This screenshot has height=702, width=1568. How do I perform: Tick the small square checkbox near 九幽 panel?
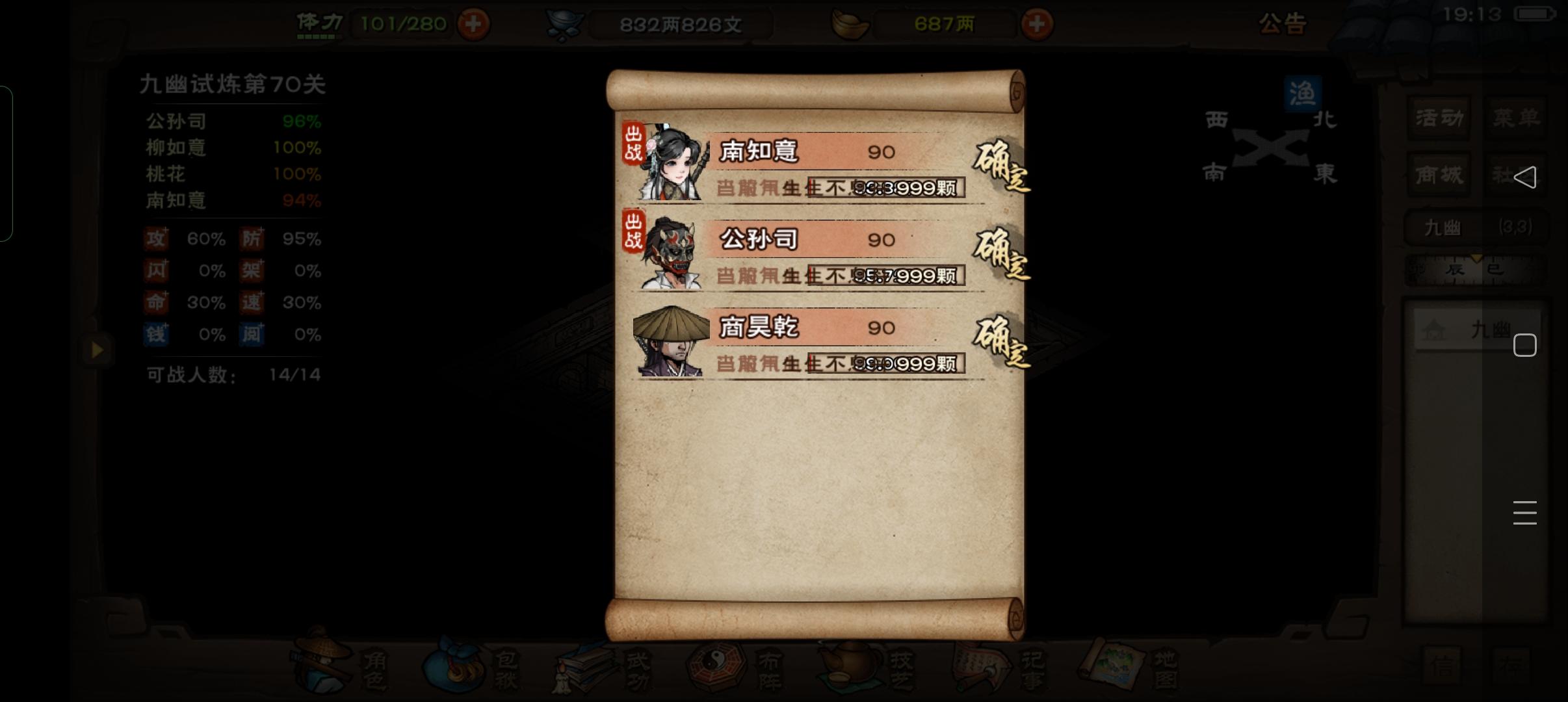pyautogui.click(x=1525, y=346)
